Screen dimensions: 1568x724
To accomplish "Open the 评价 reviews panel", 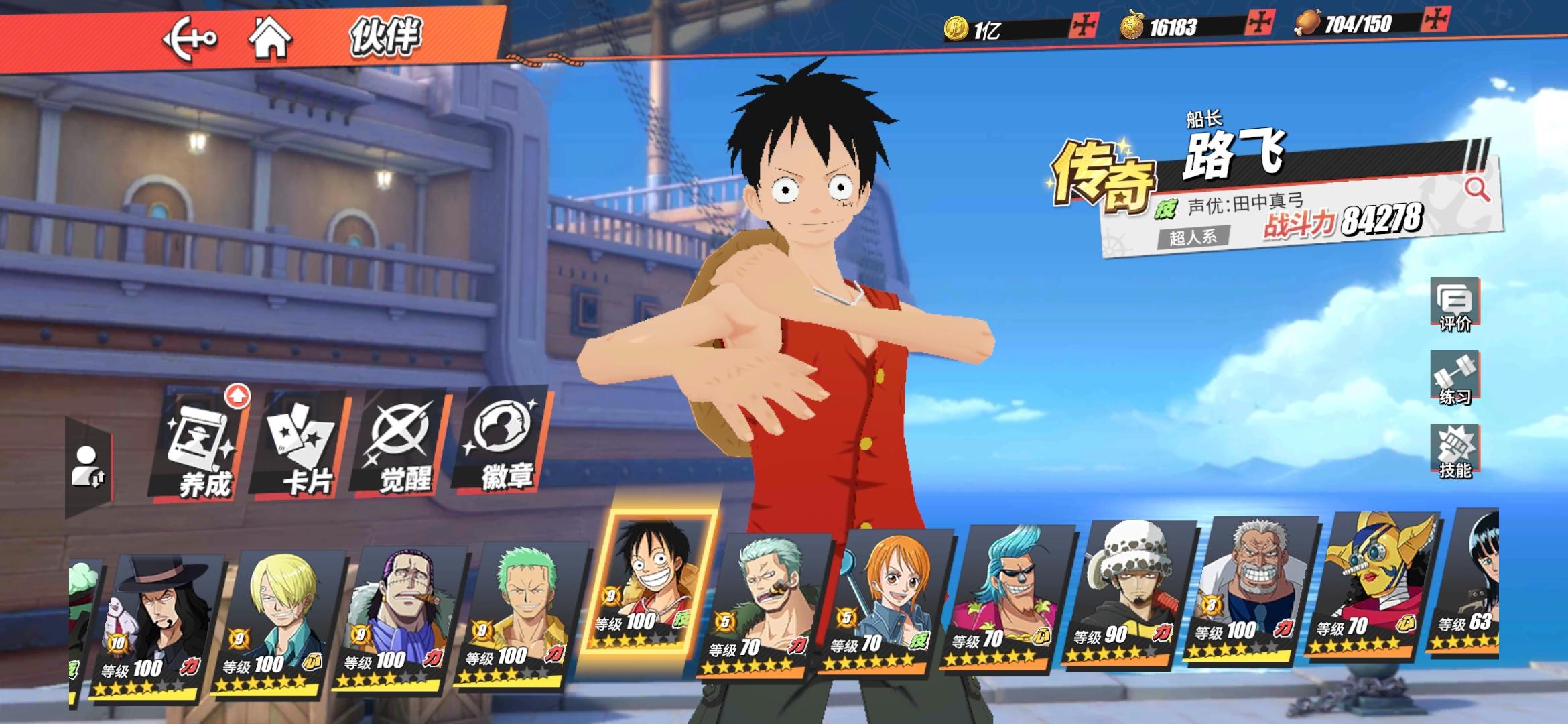I will 1454,305.
